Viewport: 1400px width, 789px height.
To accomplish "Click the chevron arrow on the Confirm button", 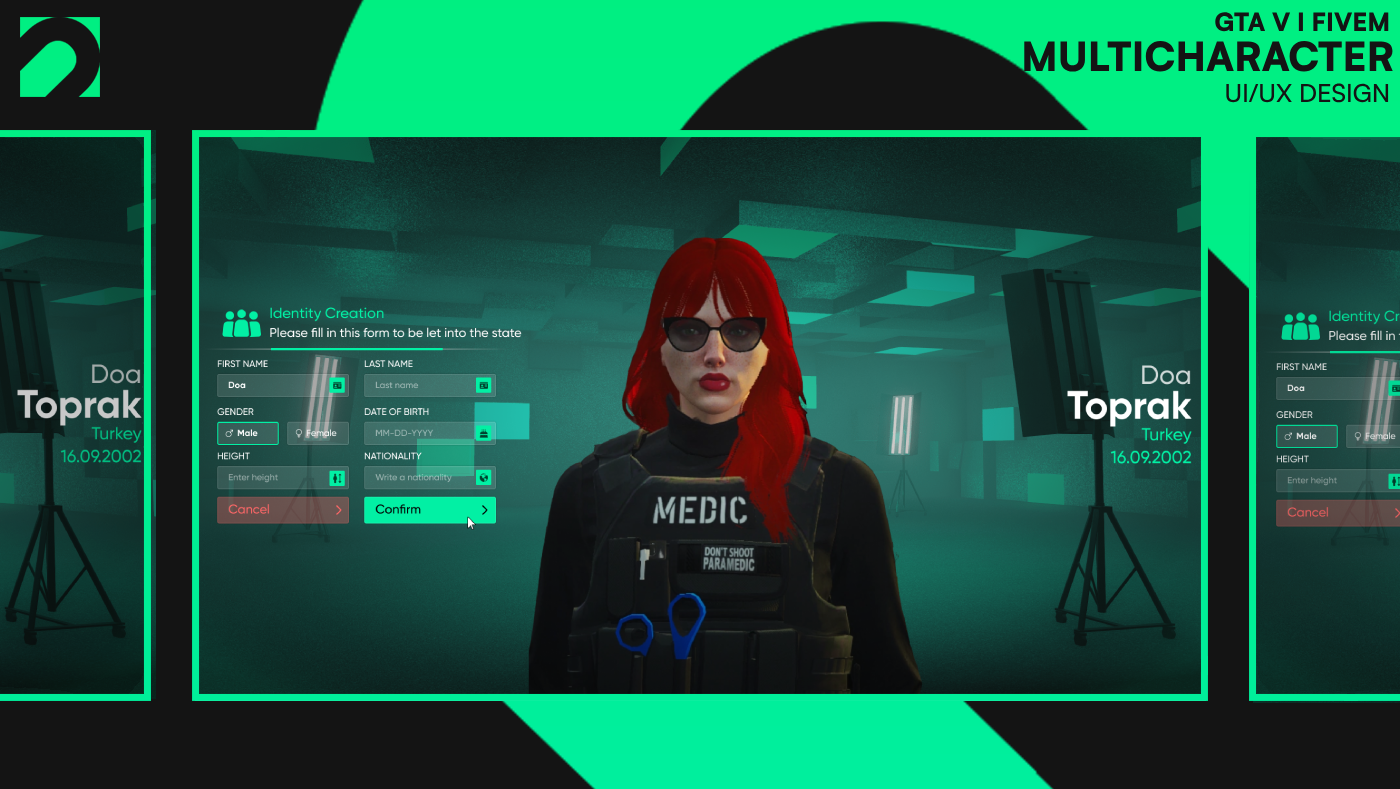I will 484,510.
